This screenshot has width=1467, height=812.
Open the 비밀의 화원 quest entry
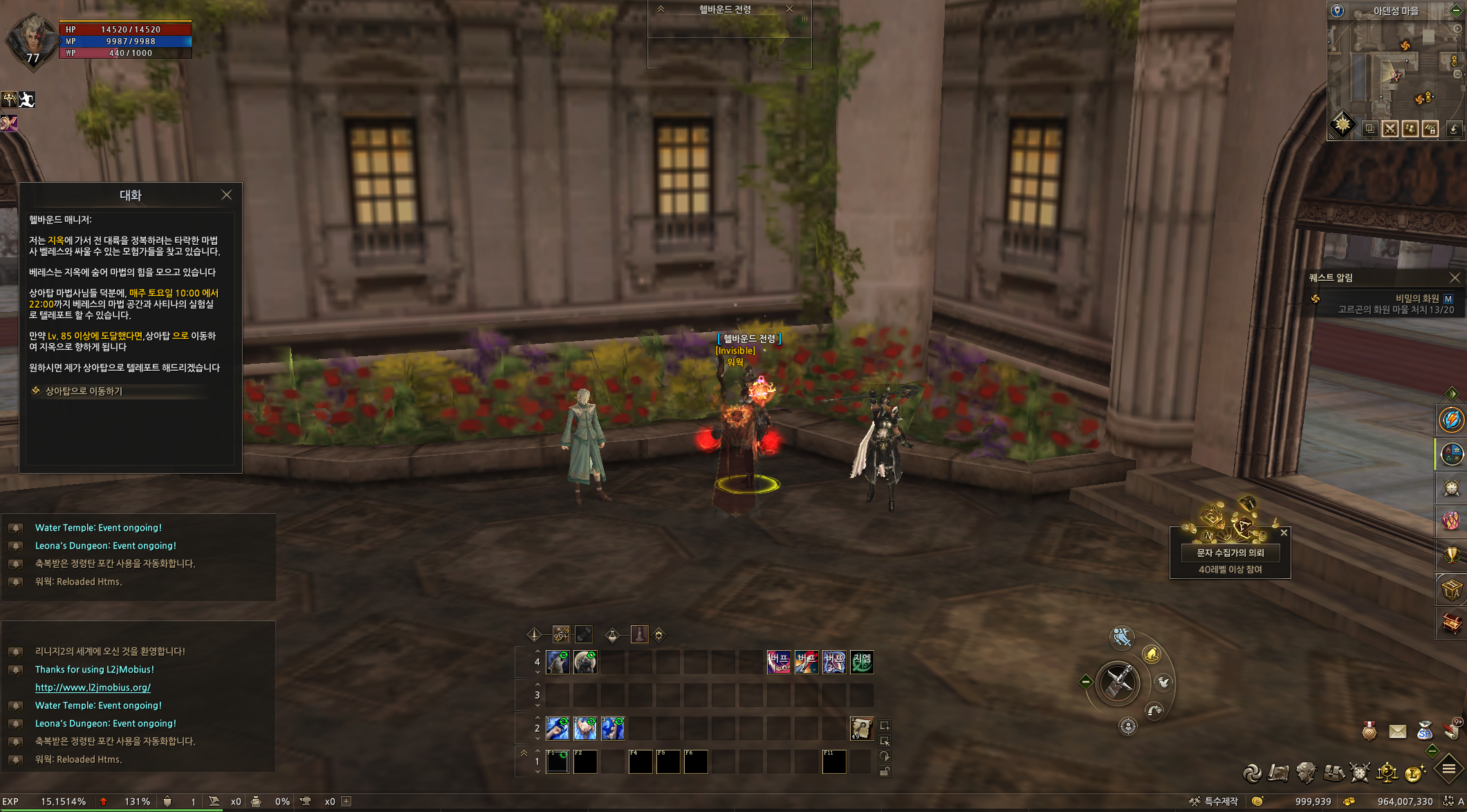pyautogui.click(x=1417, y=298)
